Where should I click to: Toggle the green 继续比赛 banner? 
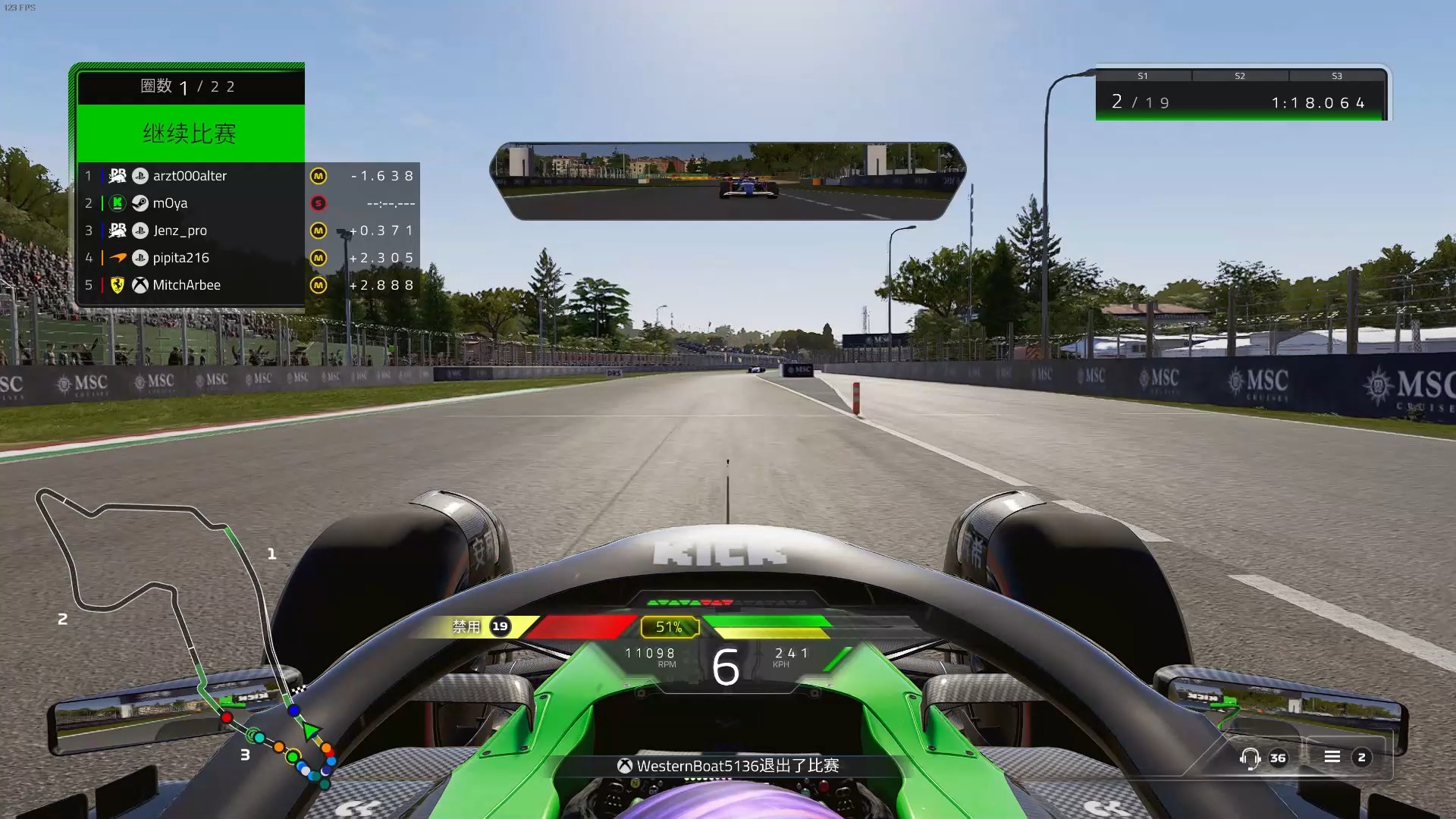point(189,133)
